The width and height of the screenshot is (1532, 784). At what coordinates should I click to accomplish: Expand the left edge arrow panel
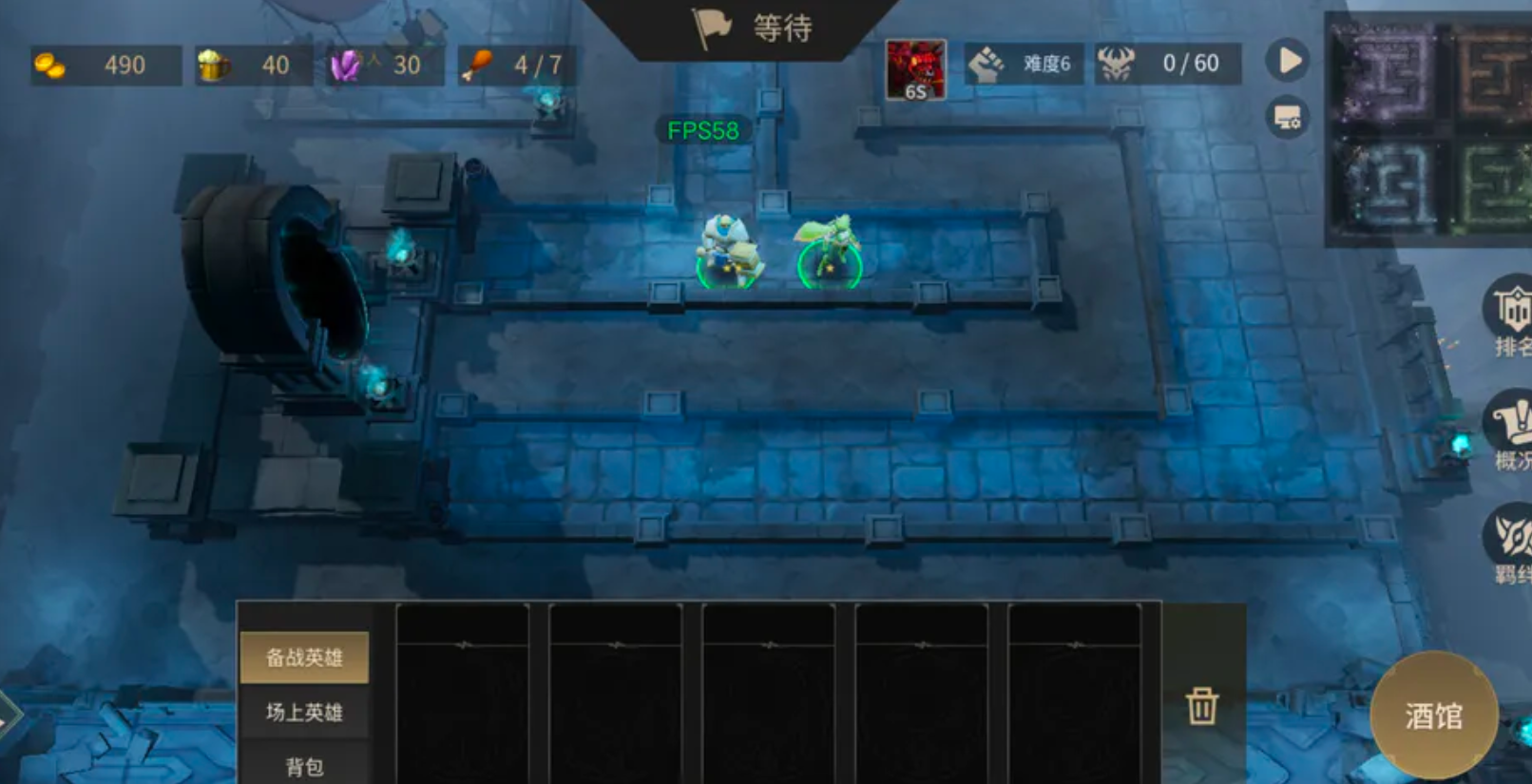[x=10, y=716]
